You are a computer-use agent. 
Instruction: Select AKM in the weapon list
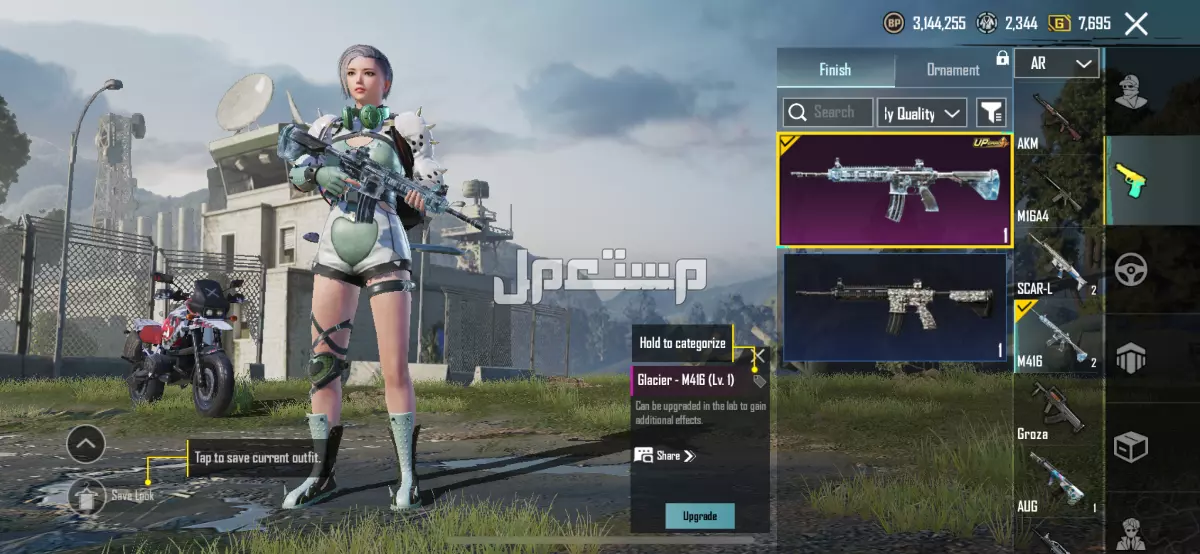[x=1058, y=117]
